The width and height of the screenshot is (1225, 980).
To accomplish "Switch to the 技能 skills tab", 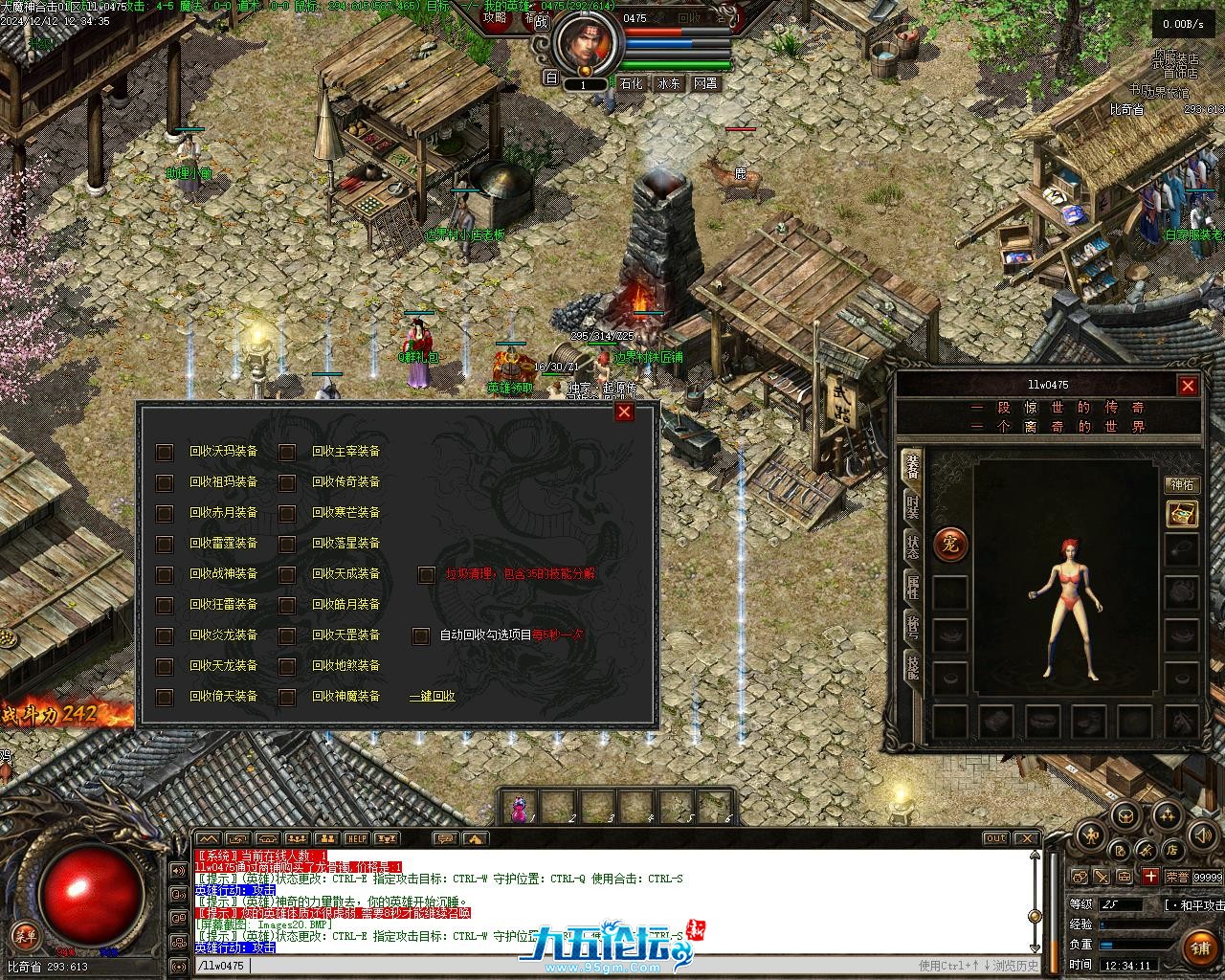I will point(913,667).
